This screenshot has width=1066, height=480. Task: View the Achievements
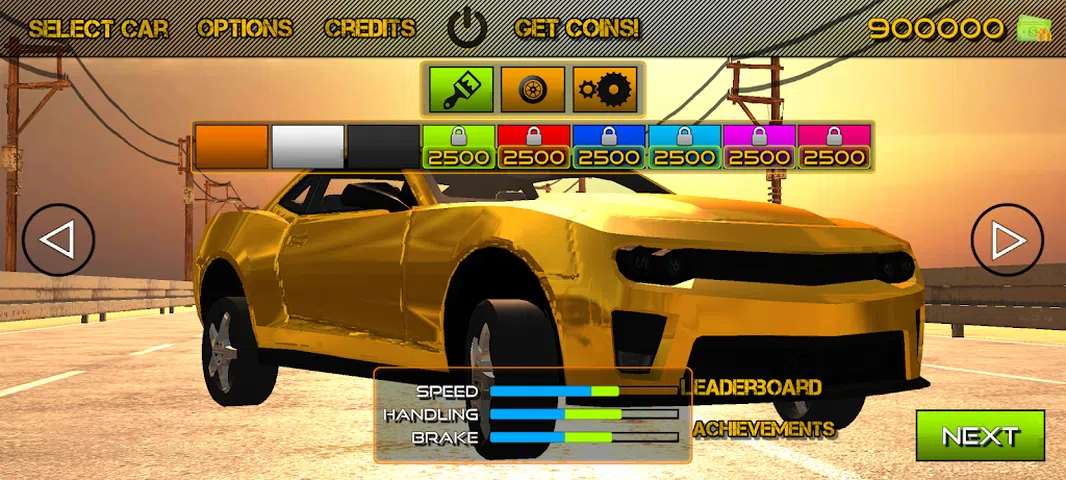click(x=764, y=429)
